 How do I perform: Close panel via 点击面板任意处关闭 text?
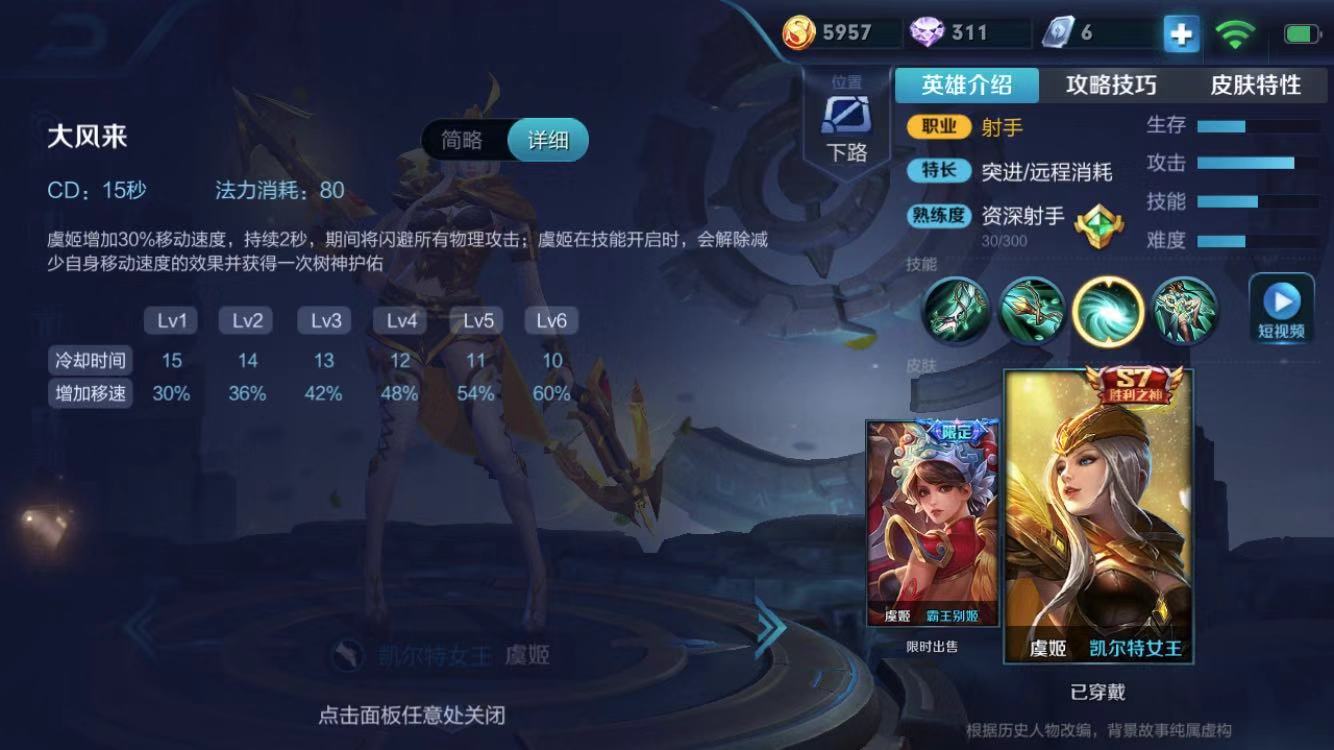(411, 717)
